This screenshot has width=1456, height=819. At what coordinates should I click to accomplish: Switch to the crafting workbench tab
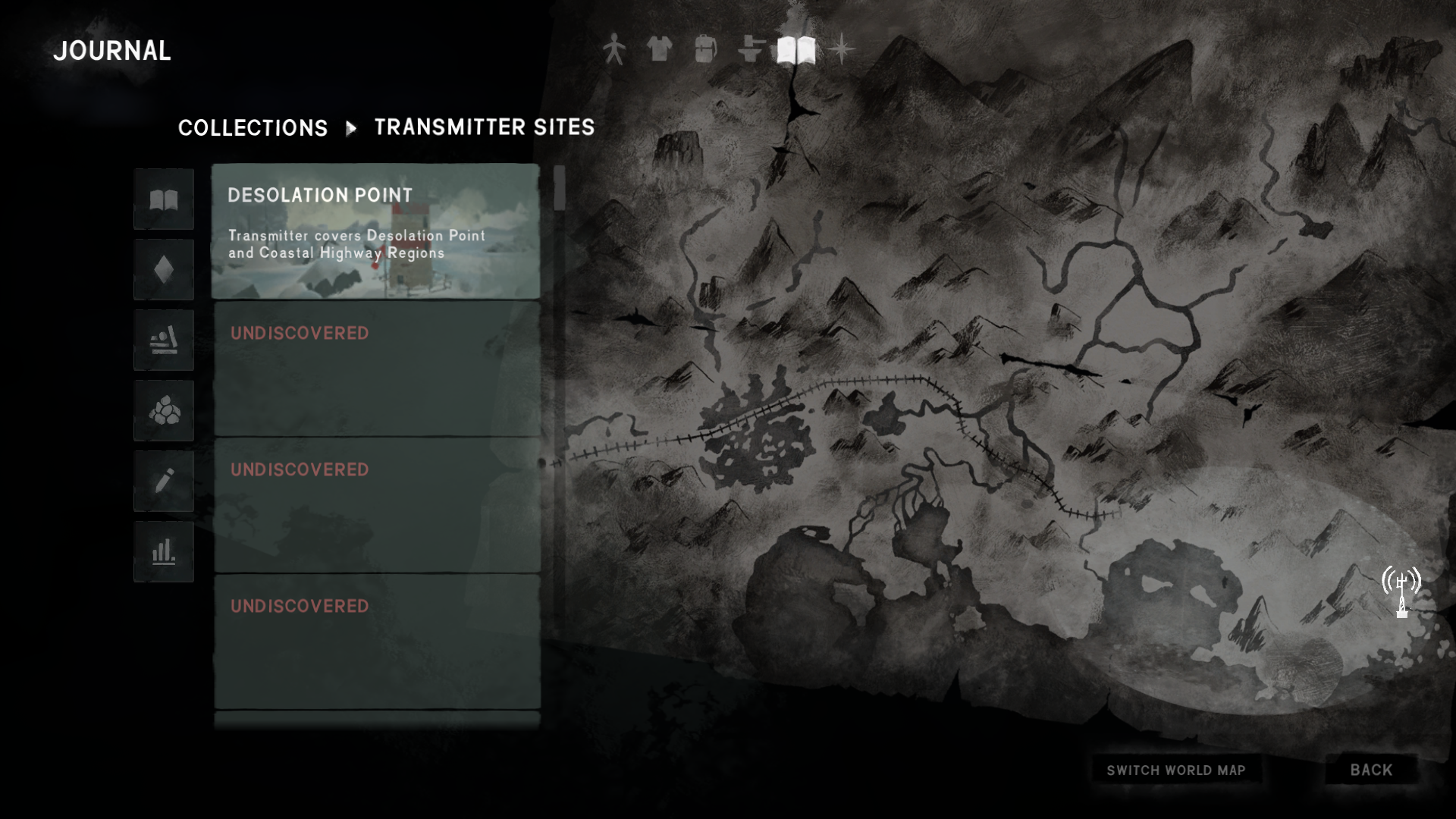(x=750, y=50)
